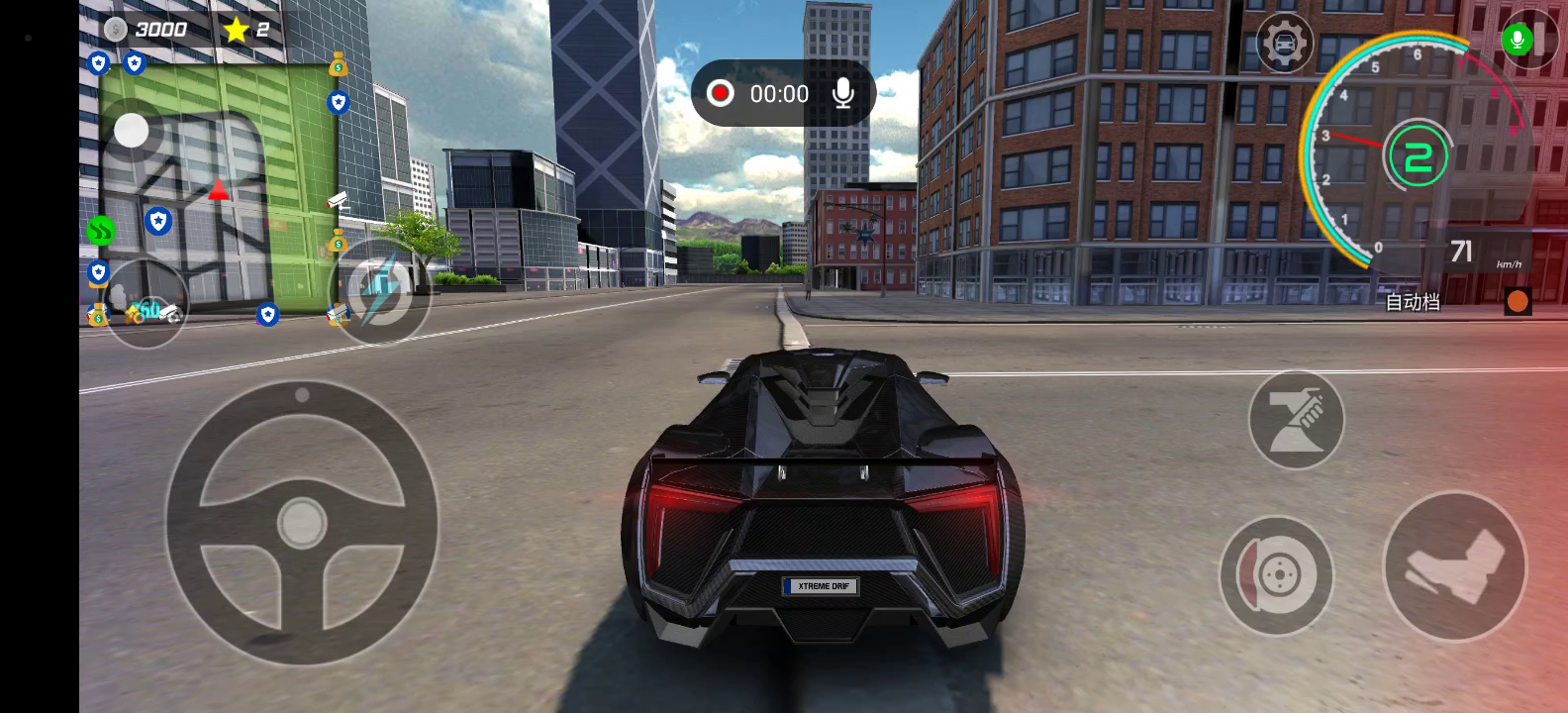Start recording with the red record button
1568x713 pixels.
click(x=721, y=94)
